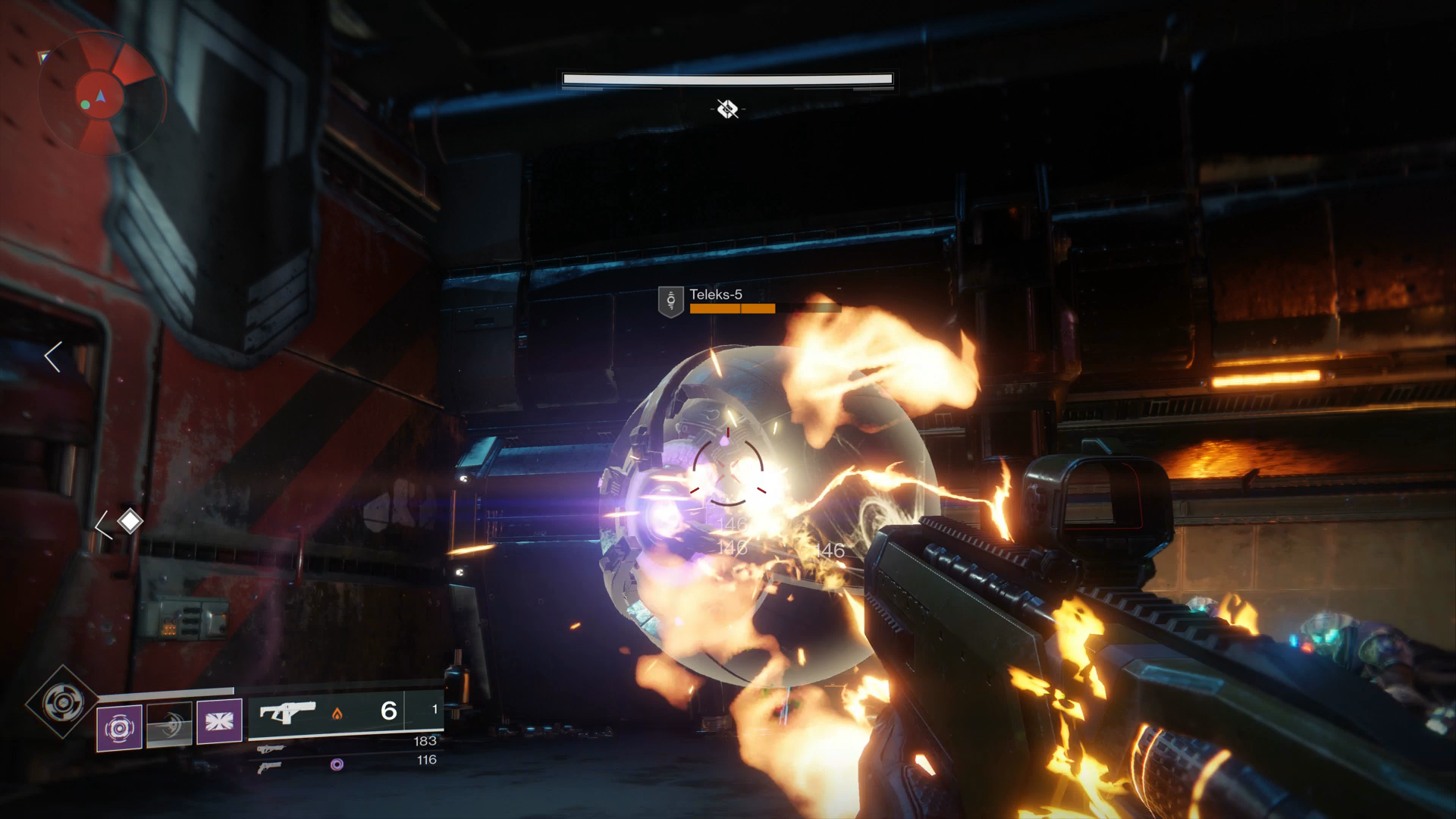
Task: Click the boss emblem below the top bar
Action: tap(727, 109)
